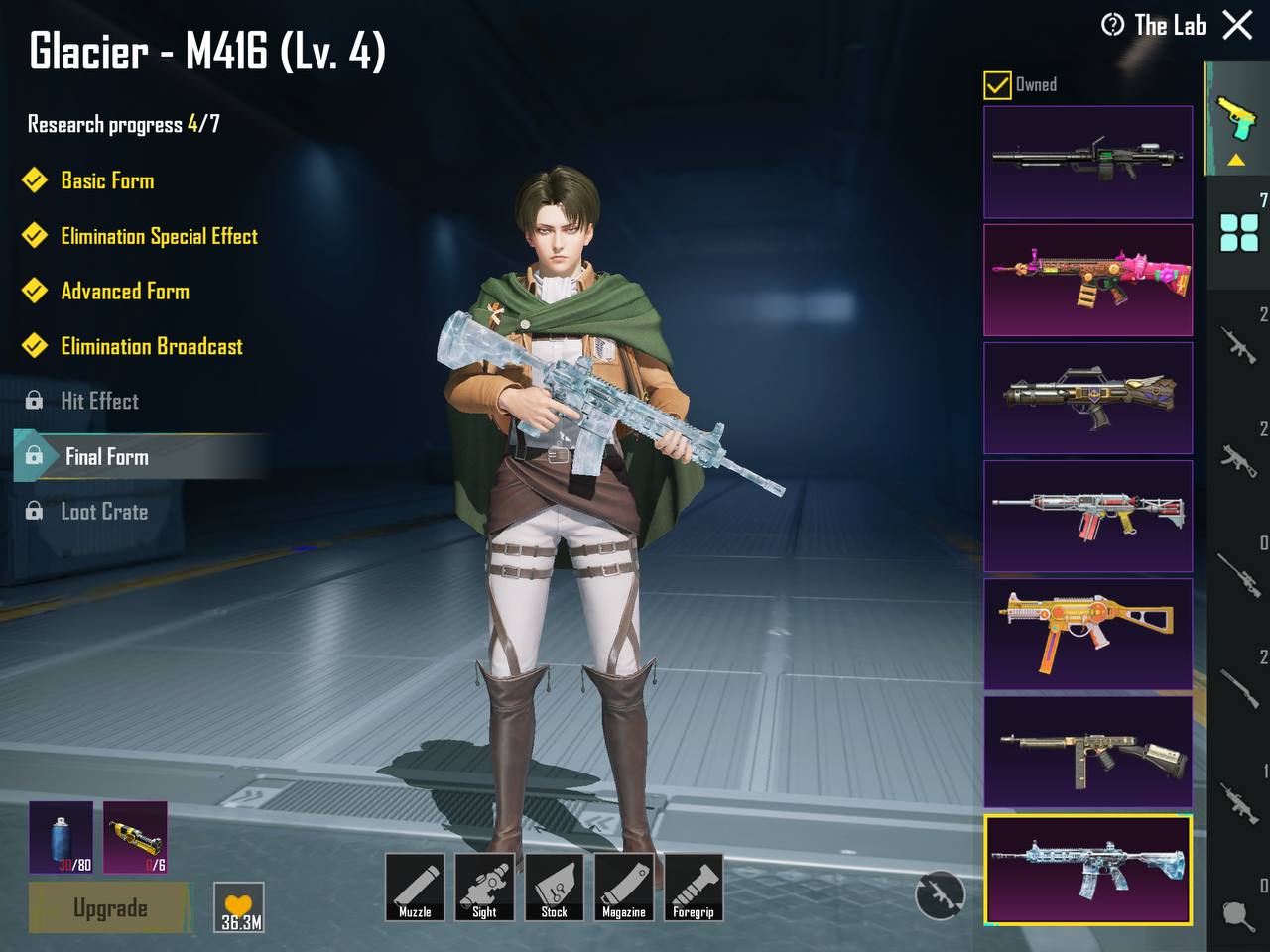The image size is (1270, 952).
Task: Open the Sight attachment slot
Action: (484, 887)
